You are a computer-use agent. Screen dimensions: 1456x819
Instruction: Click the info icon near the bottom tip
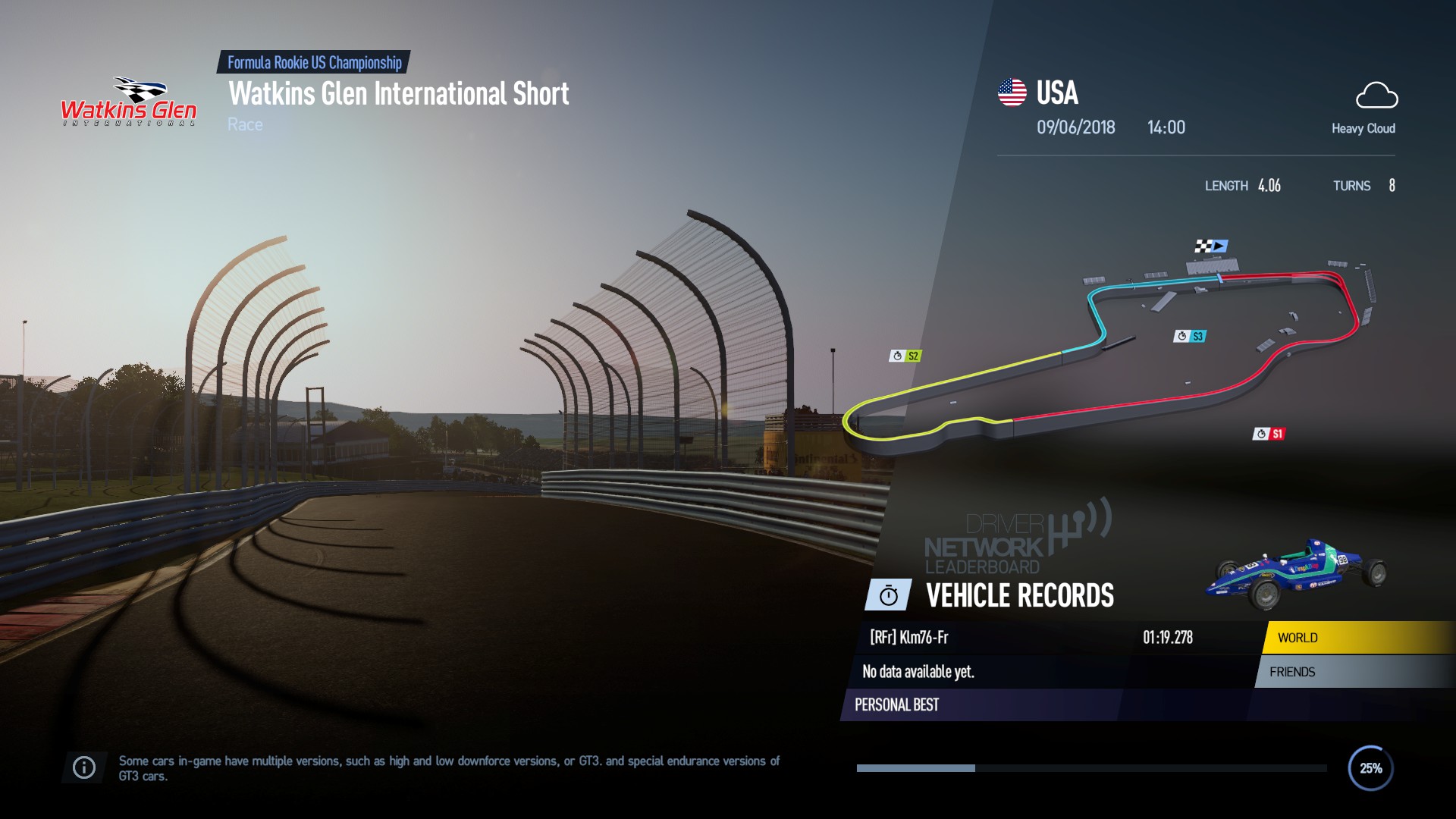click(83, 767)
